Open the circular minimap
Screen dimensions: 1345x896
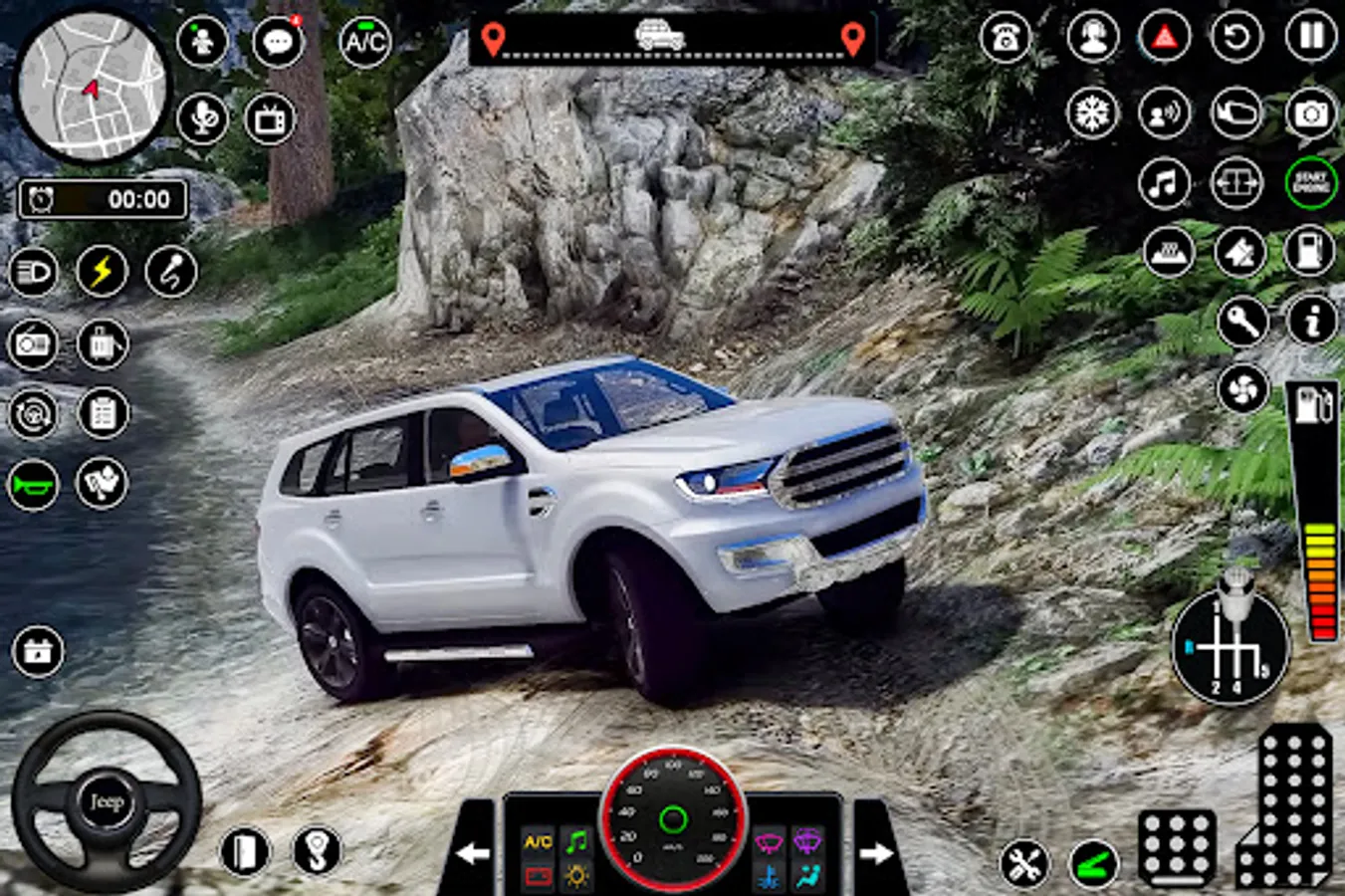[x=92, y=86]
